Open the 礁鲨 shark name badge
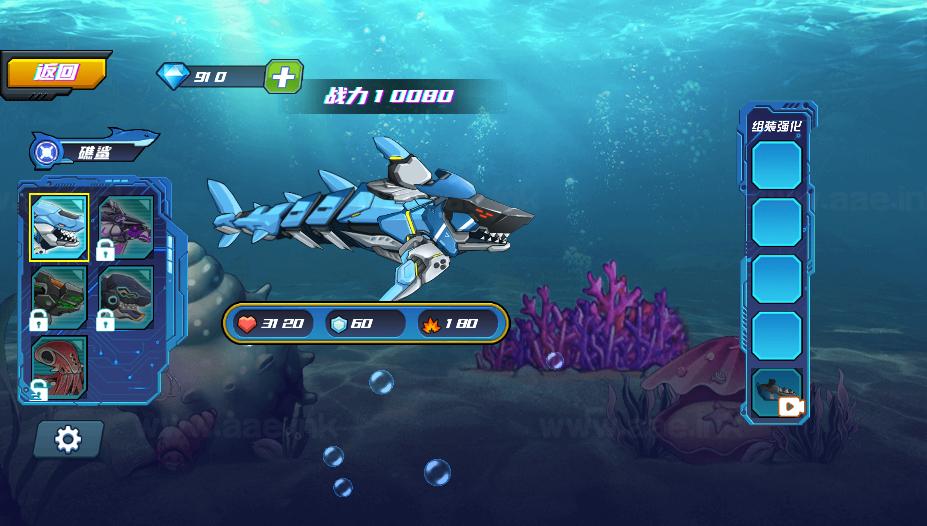Viewport: 927px width, 526px height. (93, 152)
